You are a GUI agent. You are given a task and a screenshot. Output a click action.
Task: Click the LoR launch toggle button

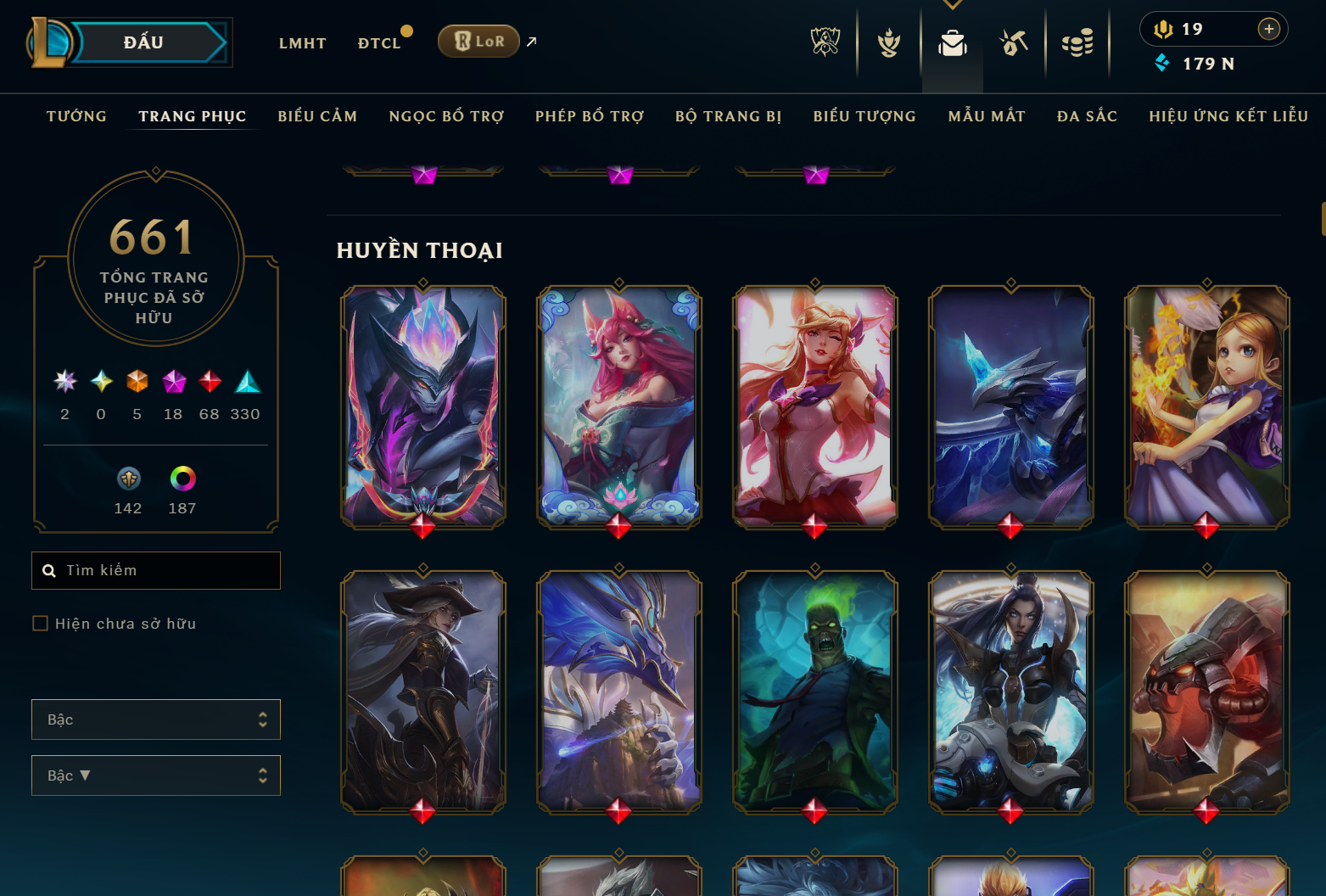coord(478,40)
